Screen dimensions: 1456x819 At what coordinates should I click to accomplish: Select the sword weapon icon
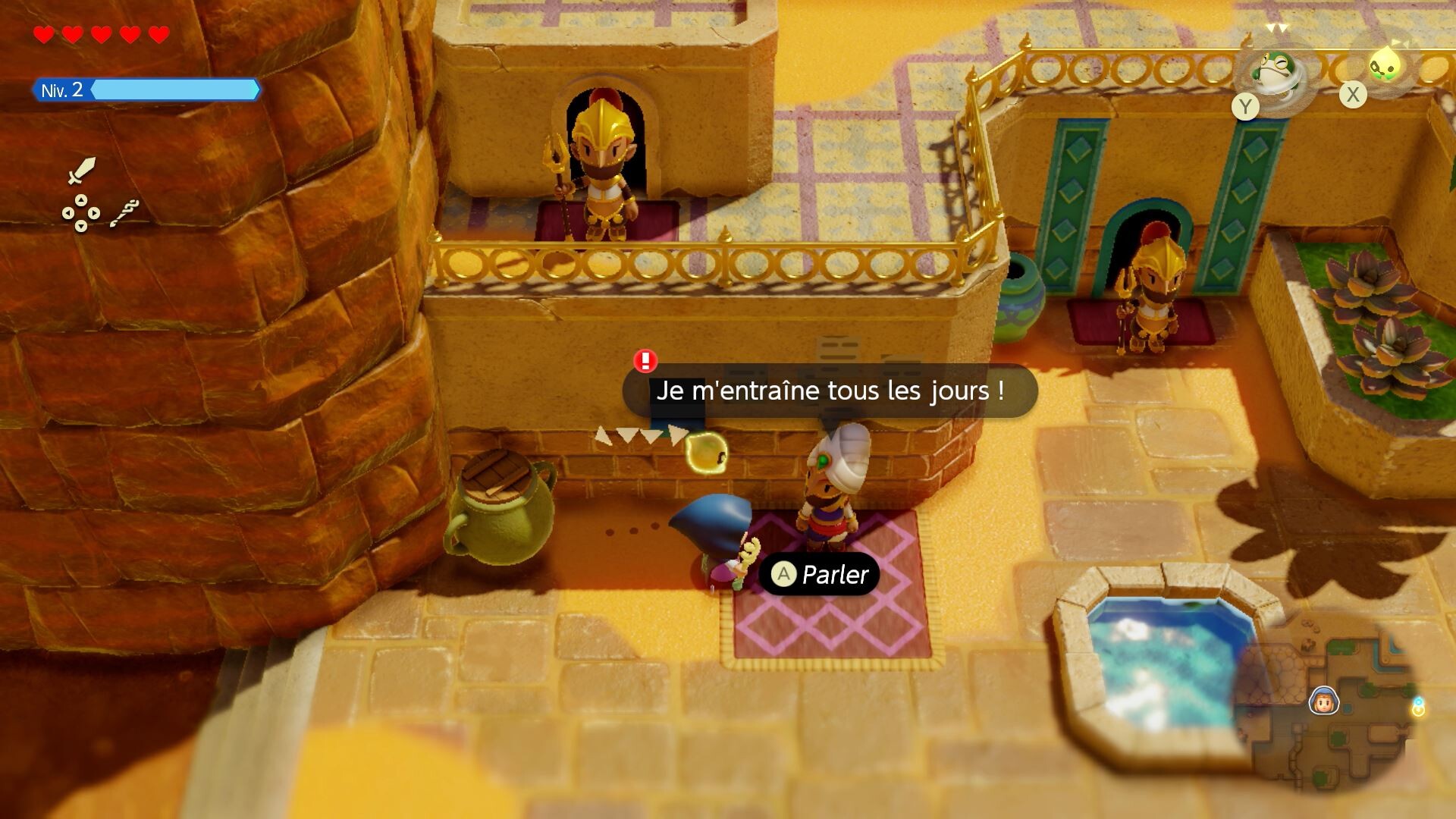81,170
